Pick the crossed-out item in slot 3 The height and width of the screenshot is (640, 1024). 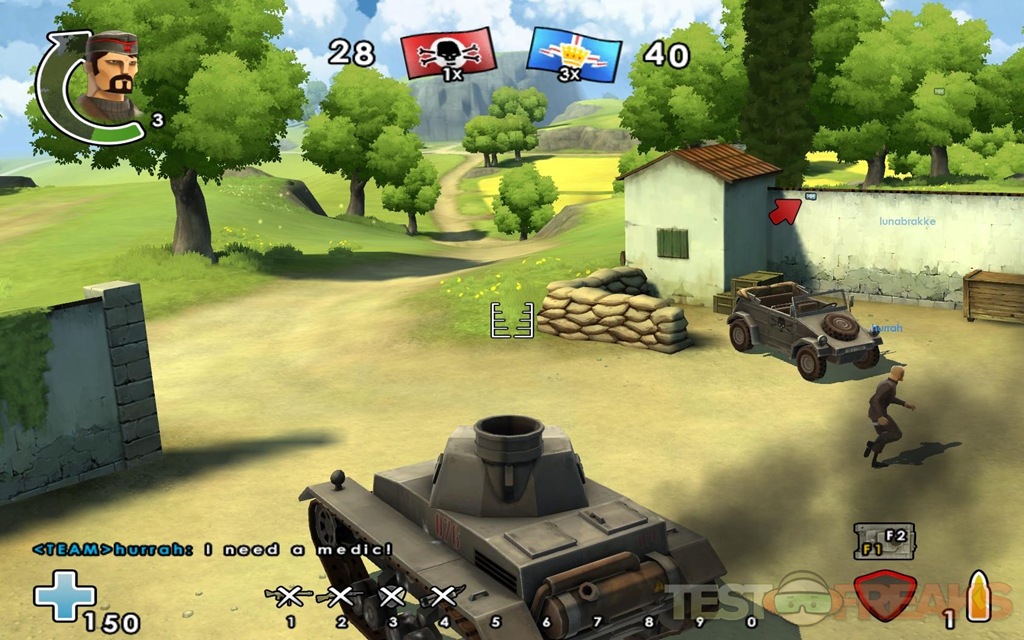click(392, 597)
